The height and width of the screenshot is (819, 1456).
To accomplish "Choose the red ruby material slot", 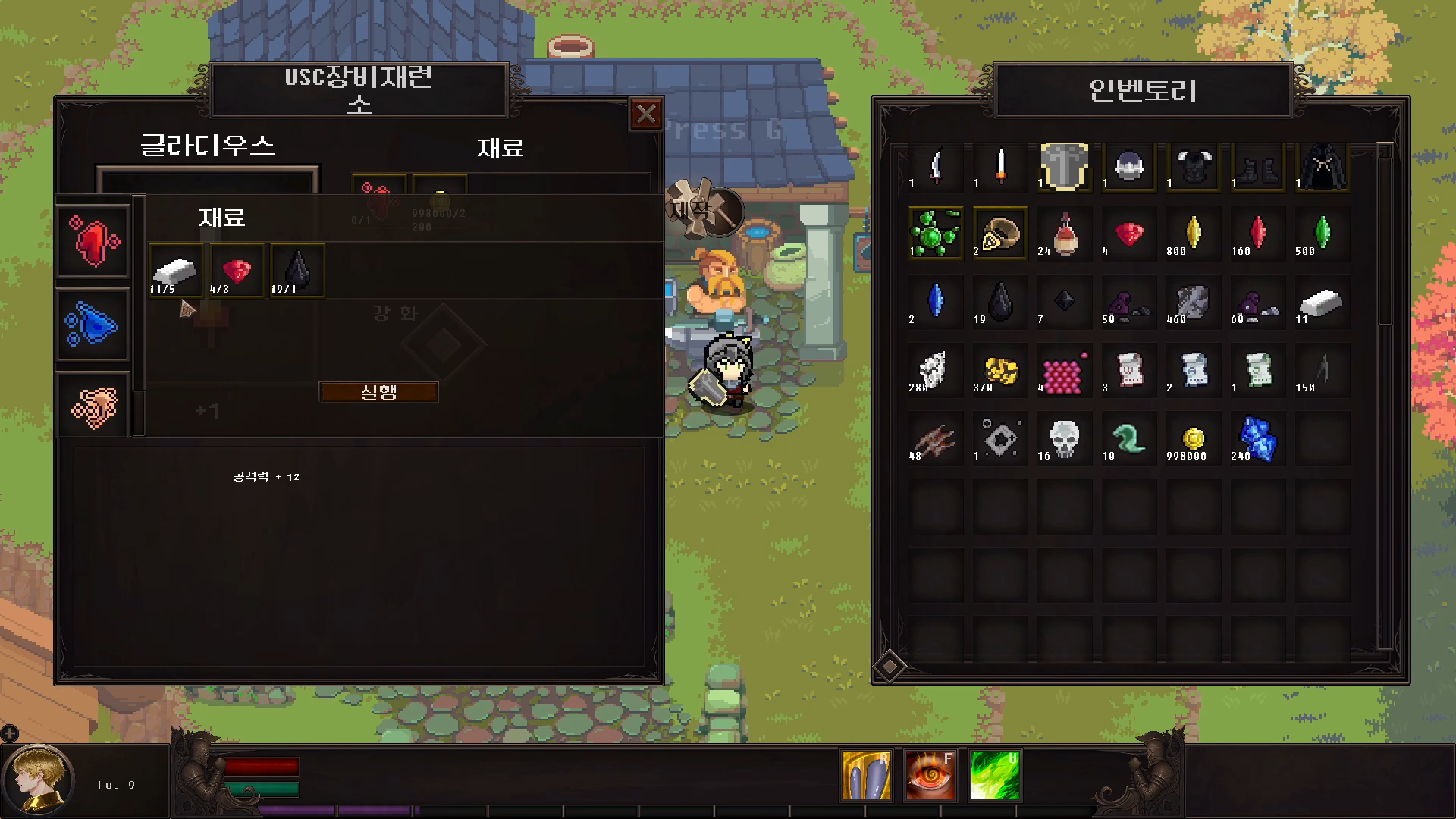I will pos(237,271).
